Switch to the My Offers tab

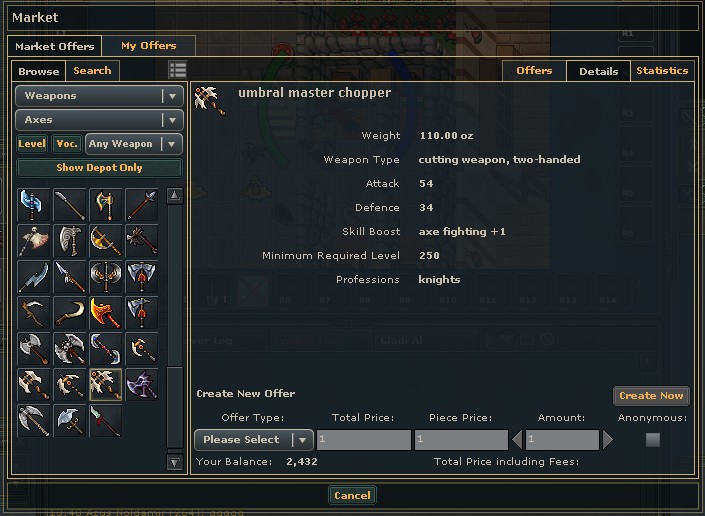coord(148,46)
